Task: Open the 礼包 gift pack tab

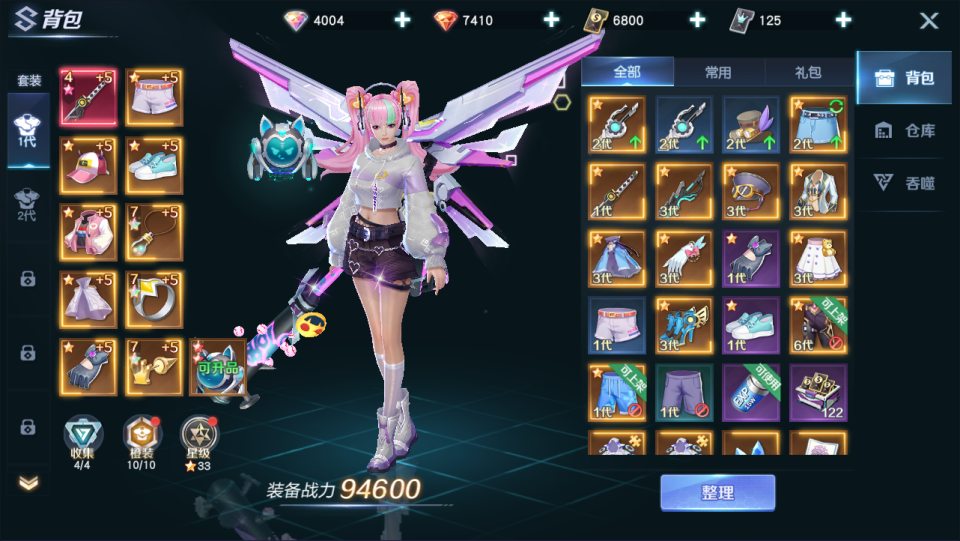Action: (808, 72)
